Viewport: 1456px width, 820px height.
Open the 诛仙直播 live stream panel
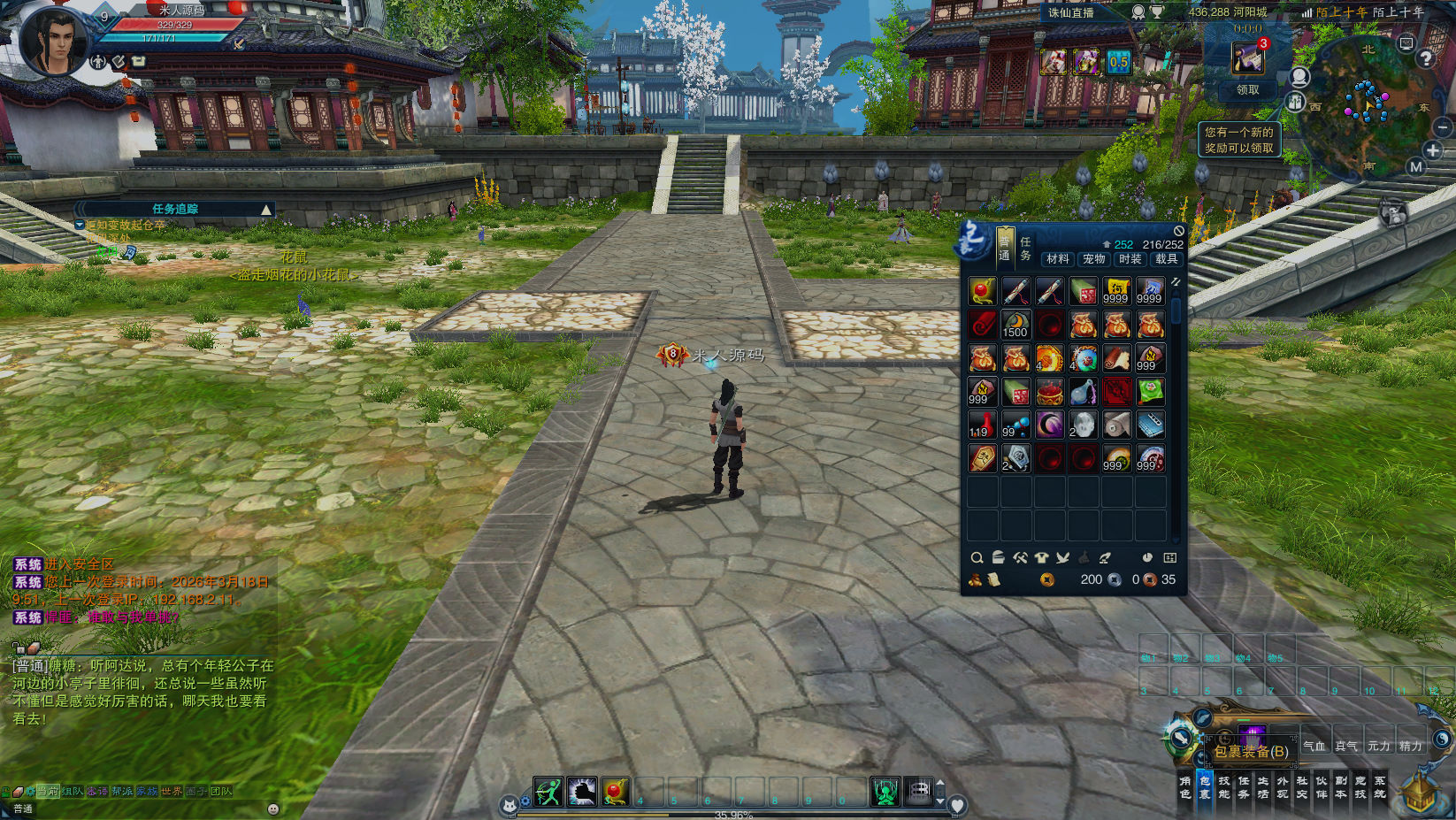click(1071, 12)
